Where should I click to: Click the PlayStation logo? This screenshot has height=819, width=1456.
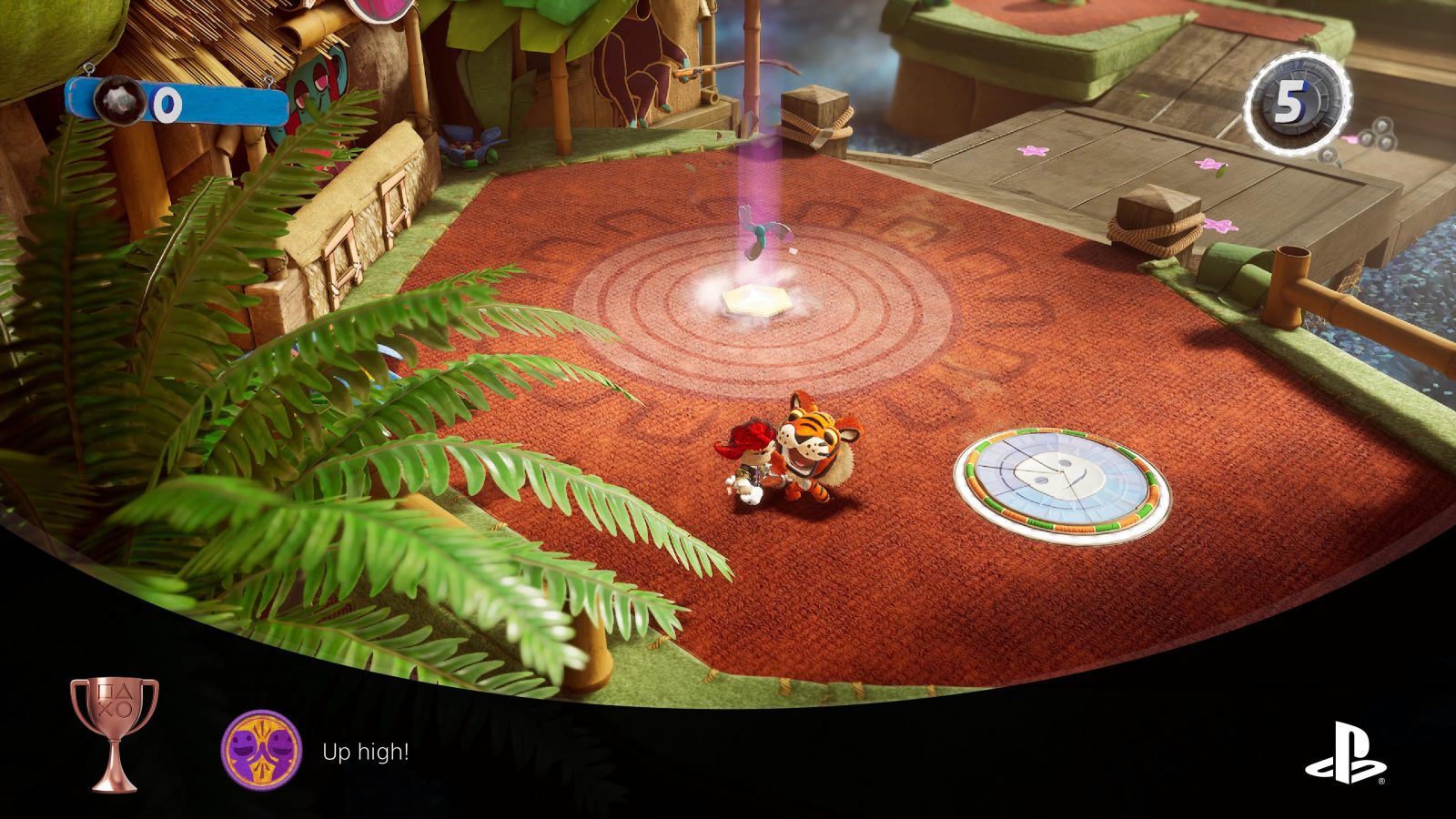1346,753
